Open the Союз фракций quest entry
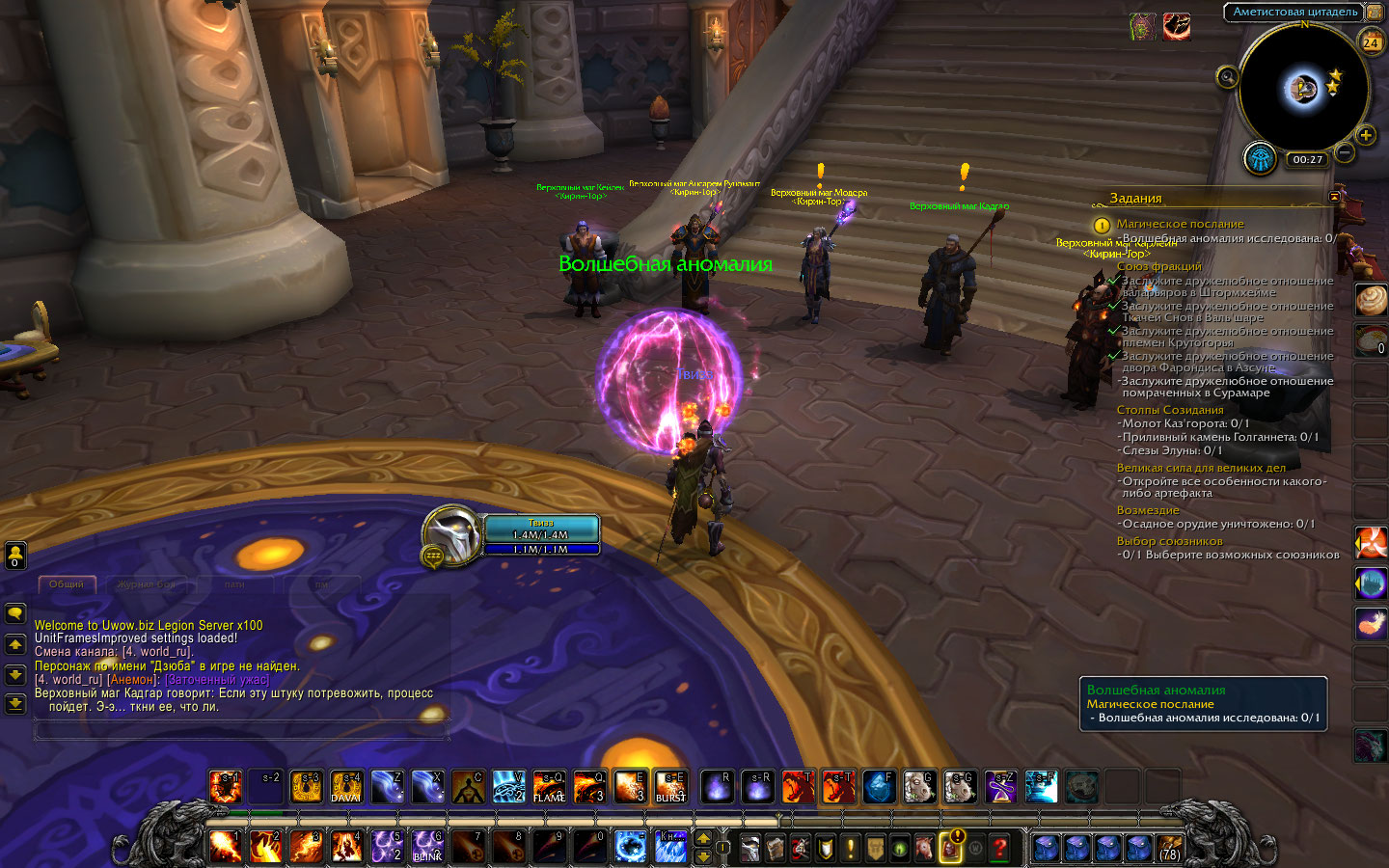1389x868 pixels. pos(1158,266)
